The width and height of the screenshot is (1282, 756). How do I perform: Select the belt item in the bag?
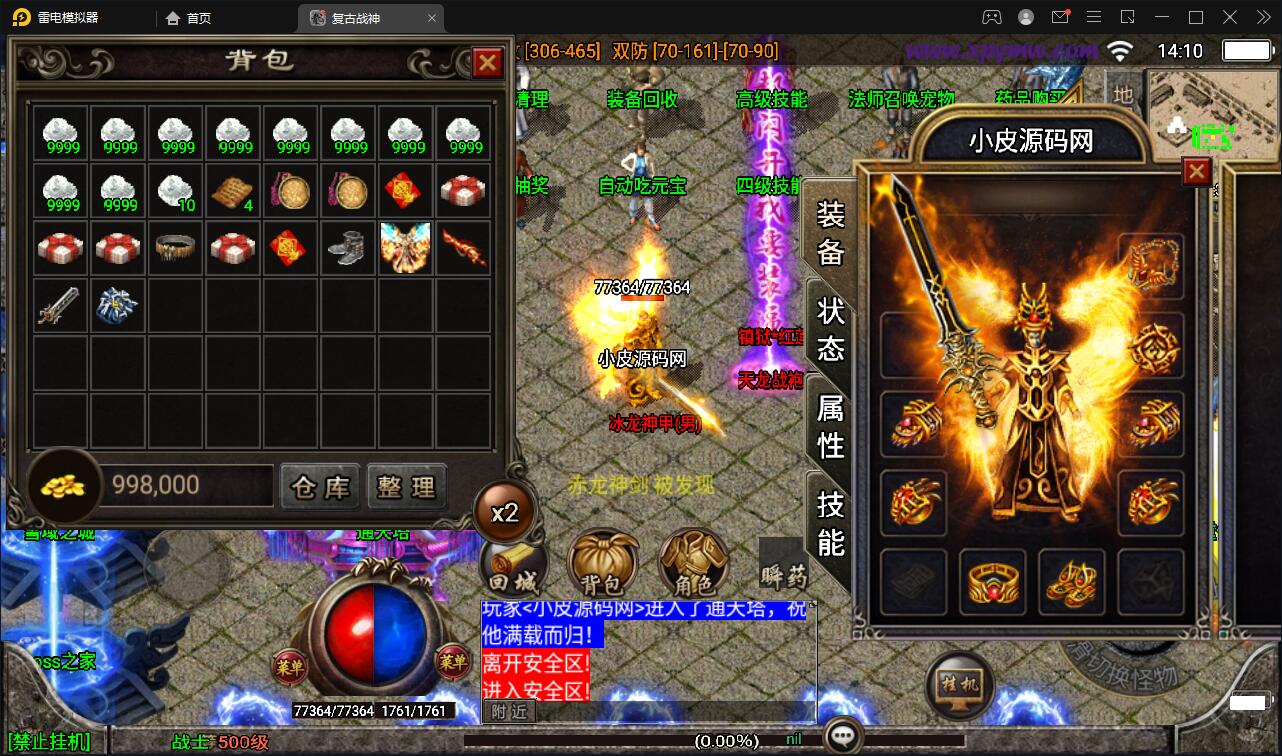point(176,248)
